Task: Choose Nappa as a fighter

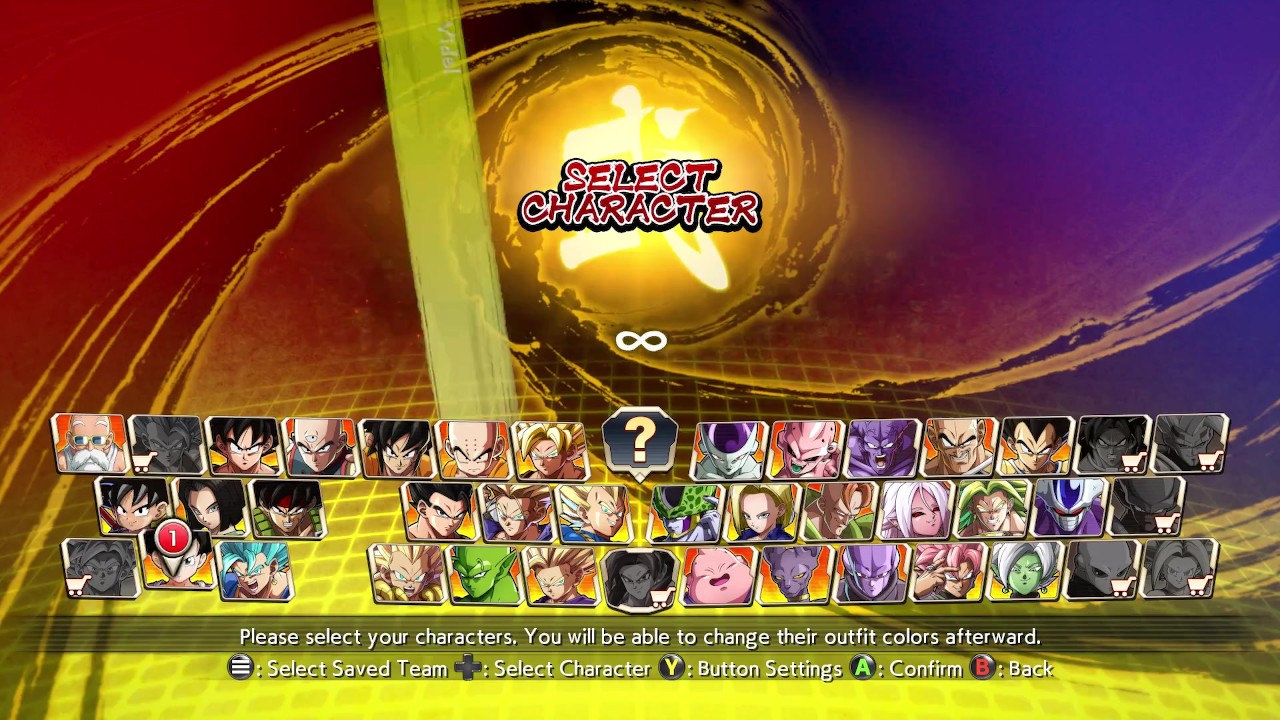Action: point(960,447)
